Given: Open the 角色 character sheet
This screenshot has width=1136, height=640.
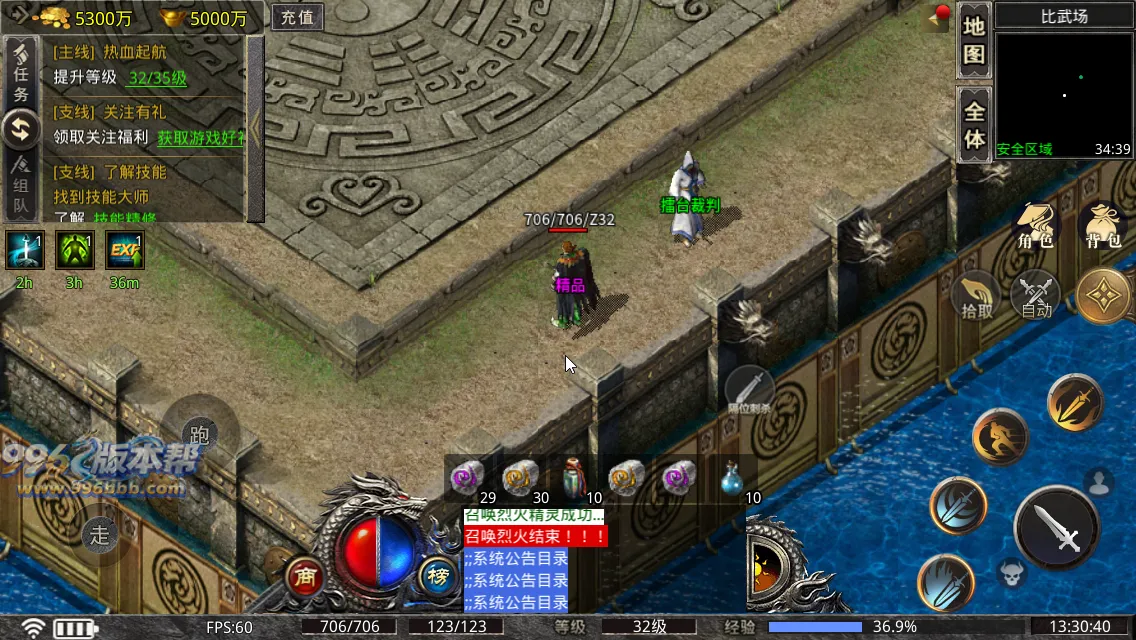Looking at the screenshot, I should (1035, 227).
